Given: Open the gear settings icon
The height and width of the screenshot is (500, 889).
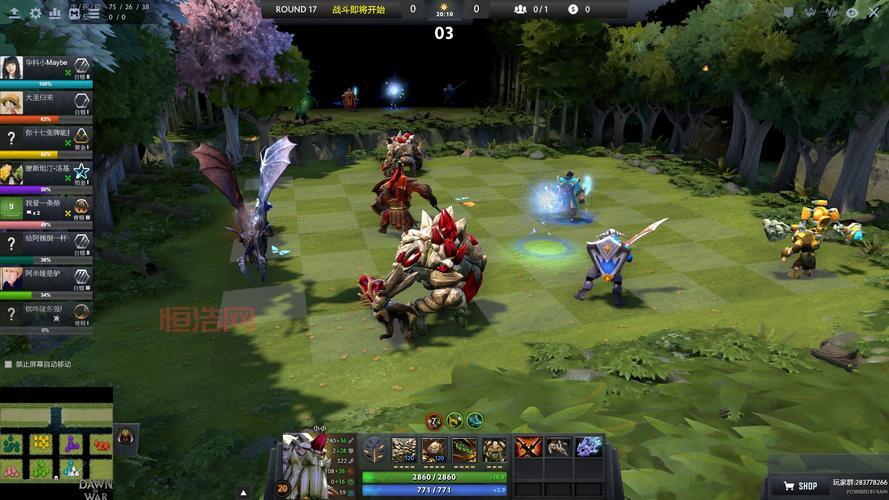Looking at the screenshot, I should pyautogui.click(x=36, y=14).
